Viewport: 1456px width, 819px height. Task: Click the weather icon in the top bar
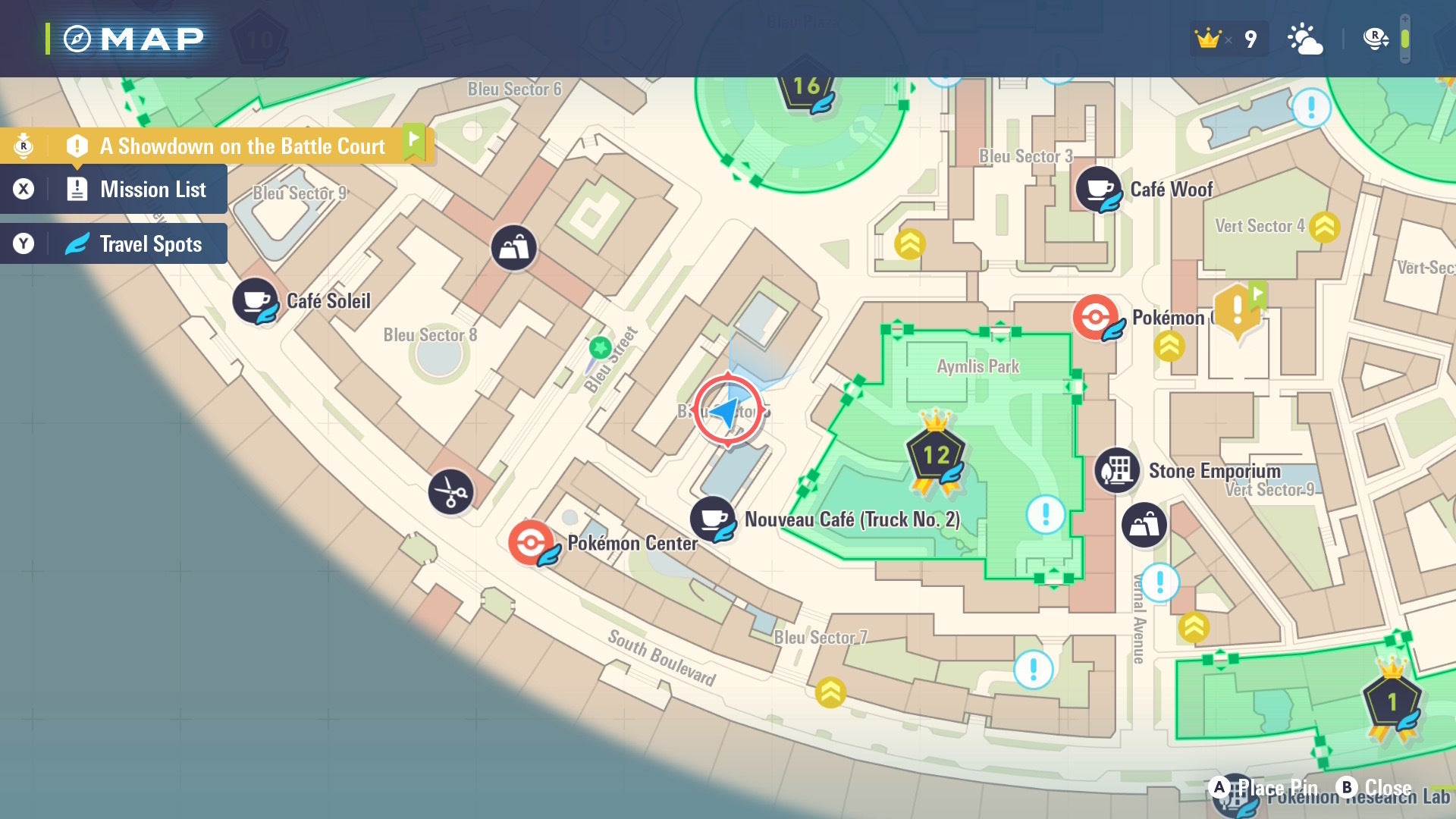pyautogui.click(x=1304, y=39)
